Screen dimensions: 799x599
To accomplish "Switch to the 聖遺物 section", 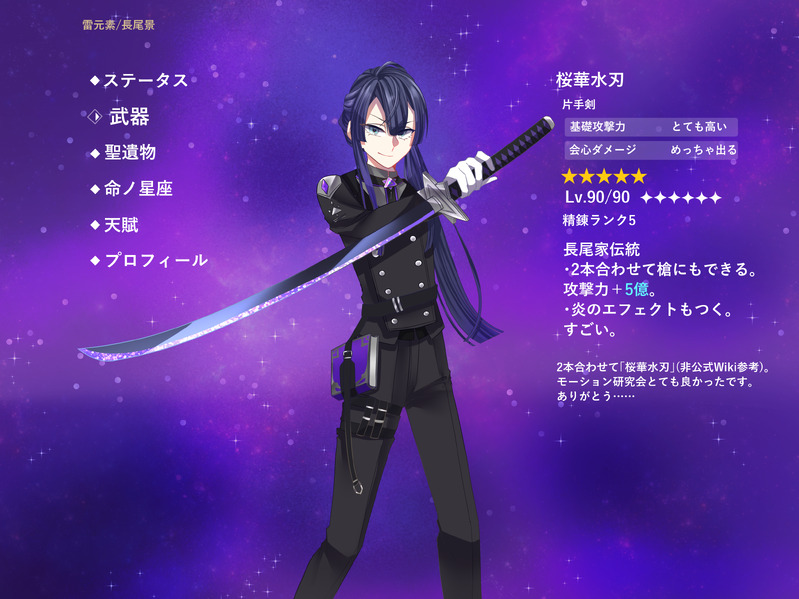I will [x=130, y=152].
